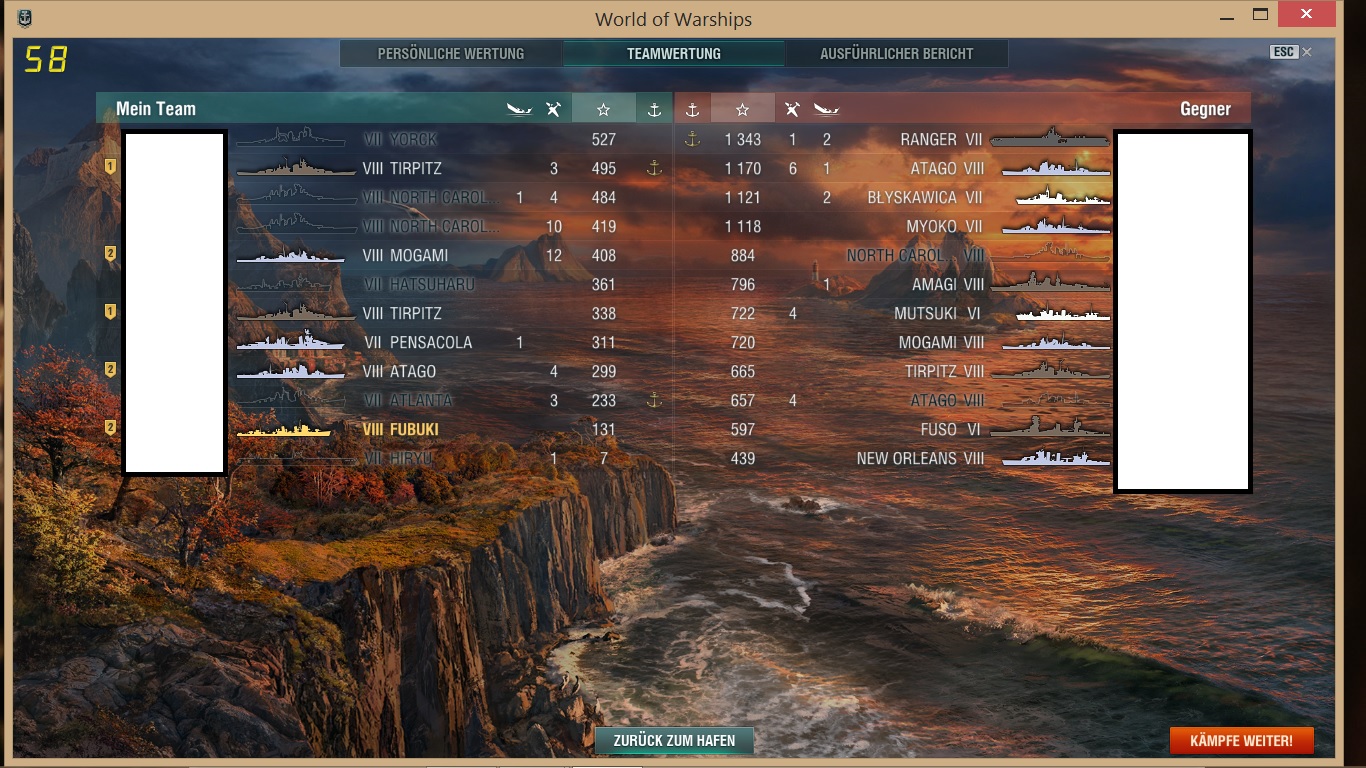Click the Zurück zum Hafen button
The width and height of the screenshot is (1366, 768).
coord(674,741)
